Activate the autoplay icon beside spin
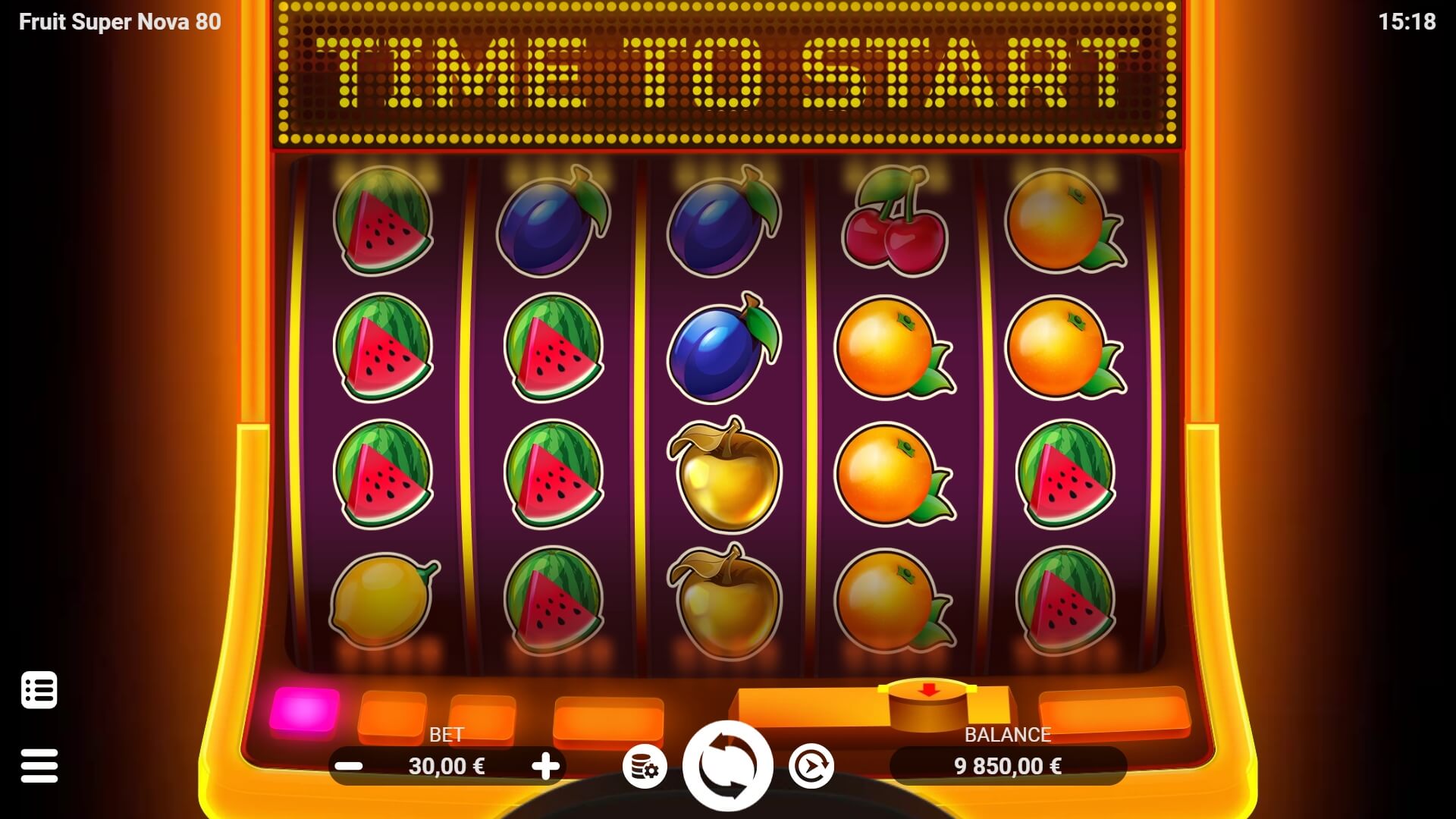Viewport: 1456px width, 819px height. (811, 766)
